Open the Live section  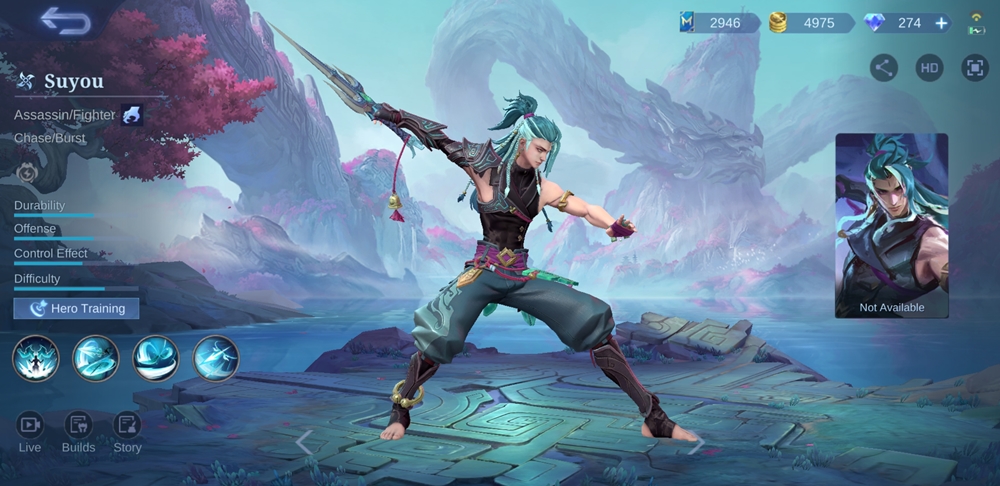click(x=30, y=433)
